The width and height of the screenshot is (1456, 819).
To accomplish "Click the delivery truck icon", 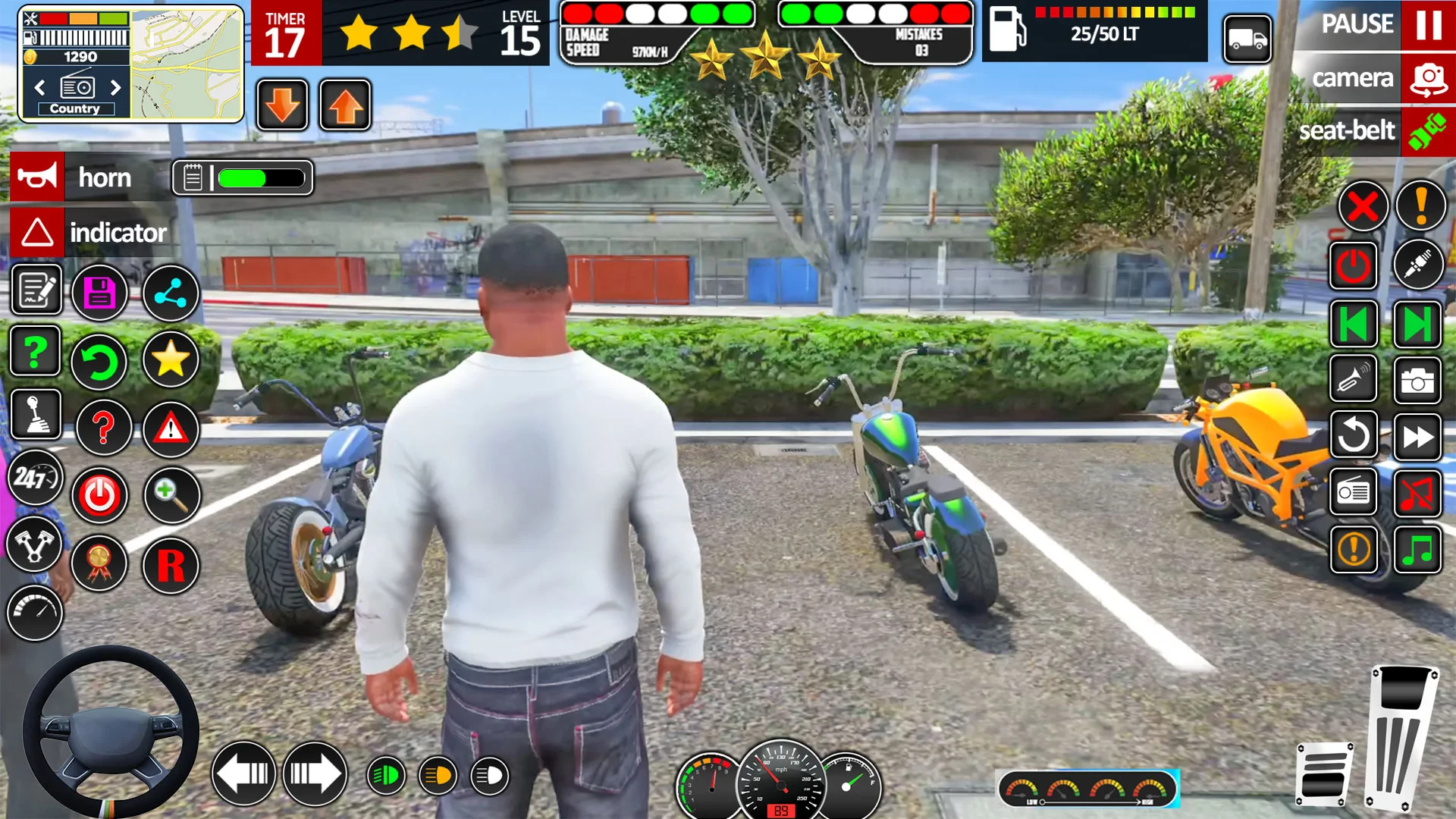I will point(1247,39).
